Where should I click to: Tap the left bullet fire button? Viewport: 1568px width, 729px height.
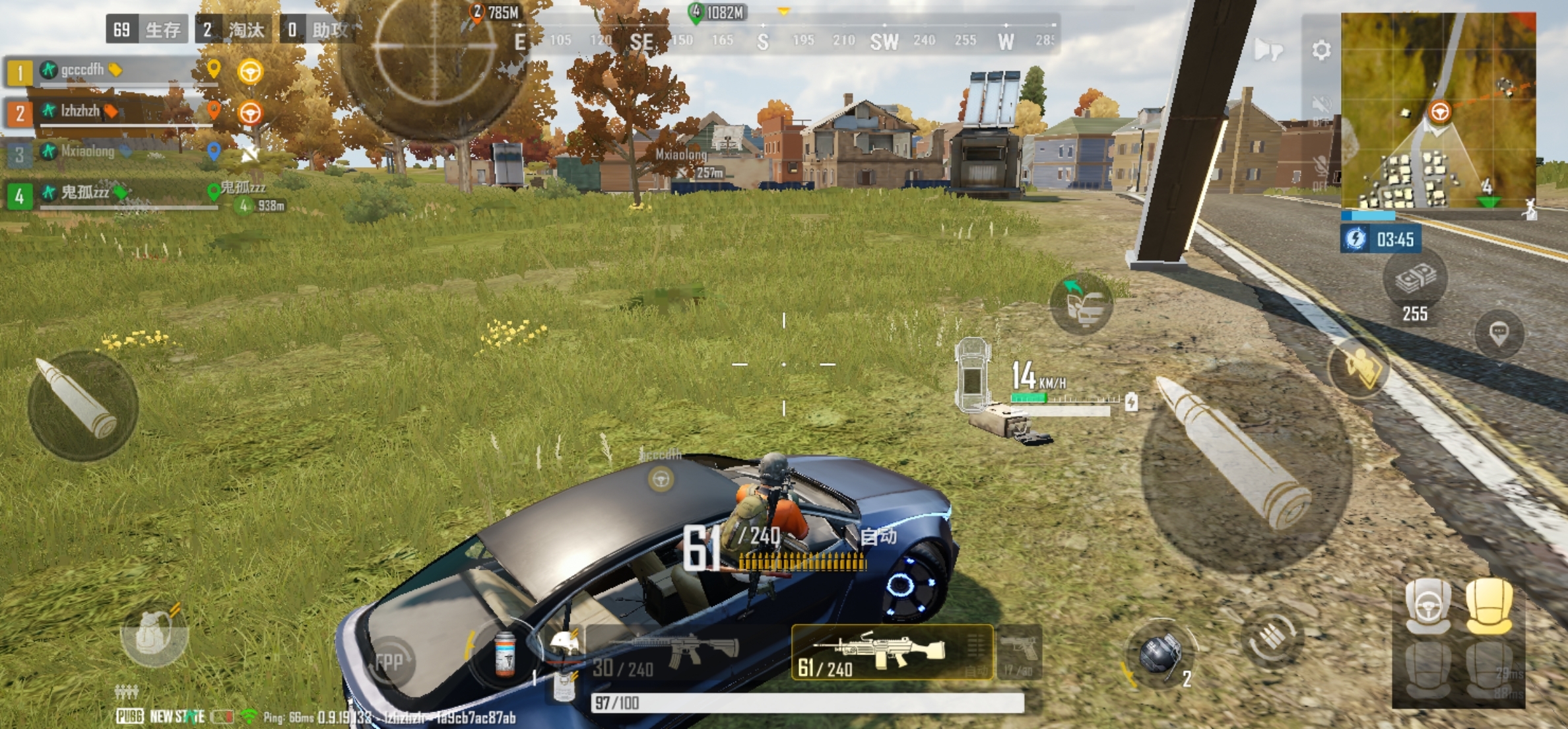82,404
